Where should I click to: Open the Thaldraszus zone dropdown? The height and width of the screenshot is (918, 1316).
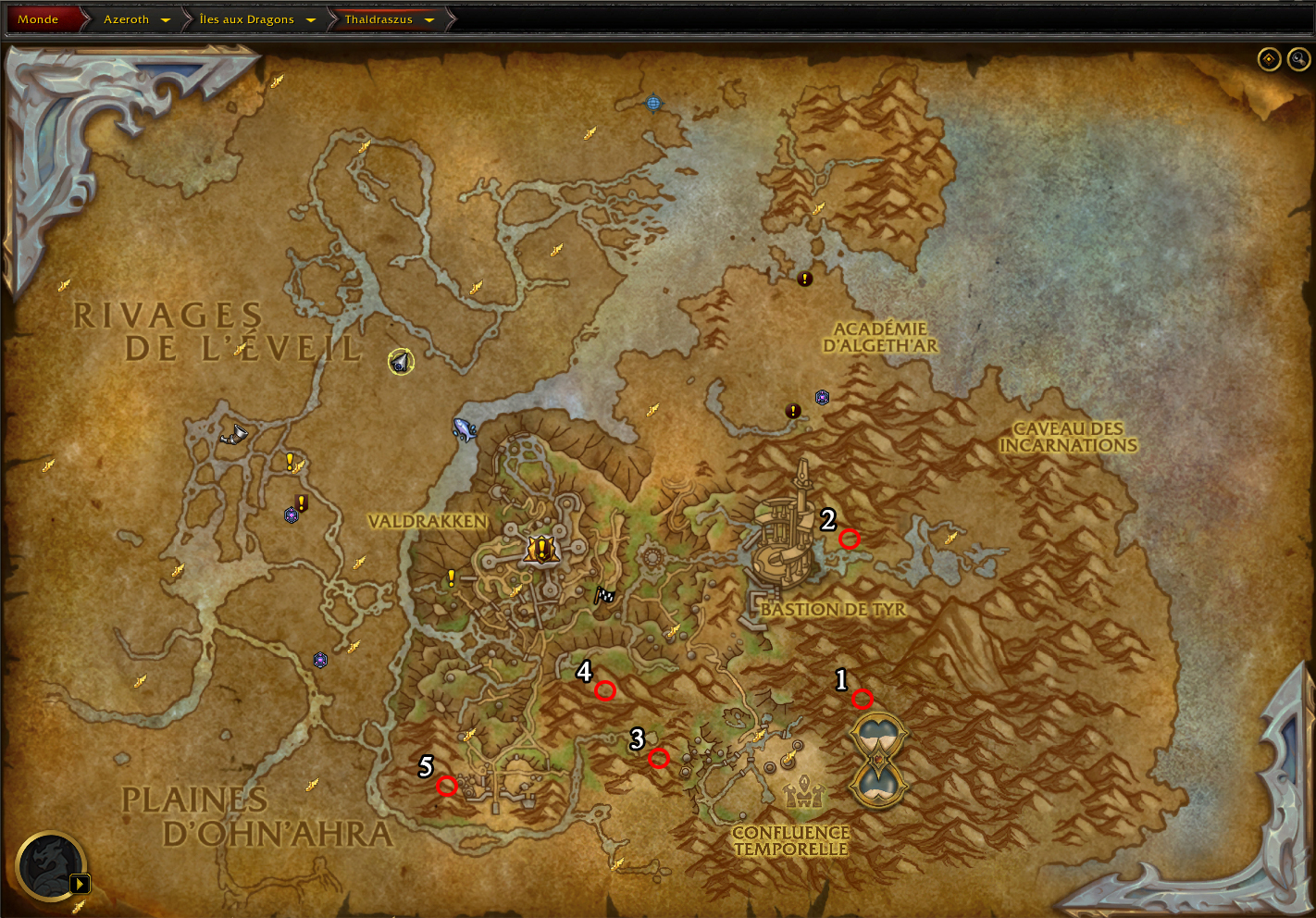point(428,19)
